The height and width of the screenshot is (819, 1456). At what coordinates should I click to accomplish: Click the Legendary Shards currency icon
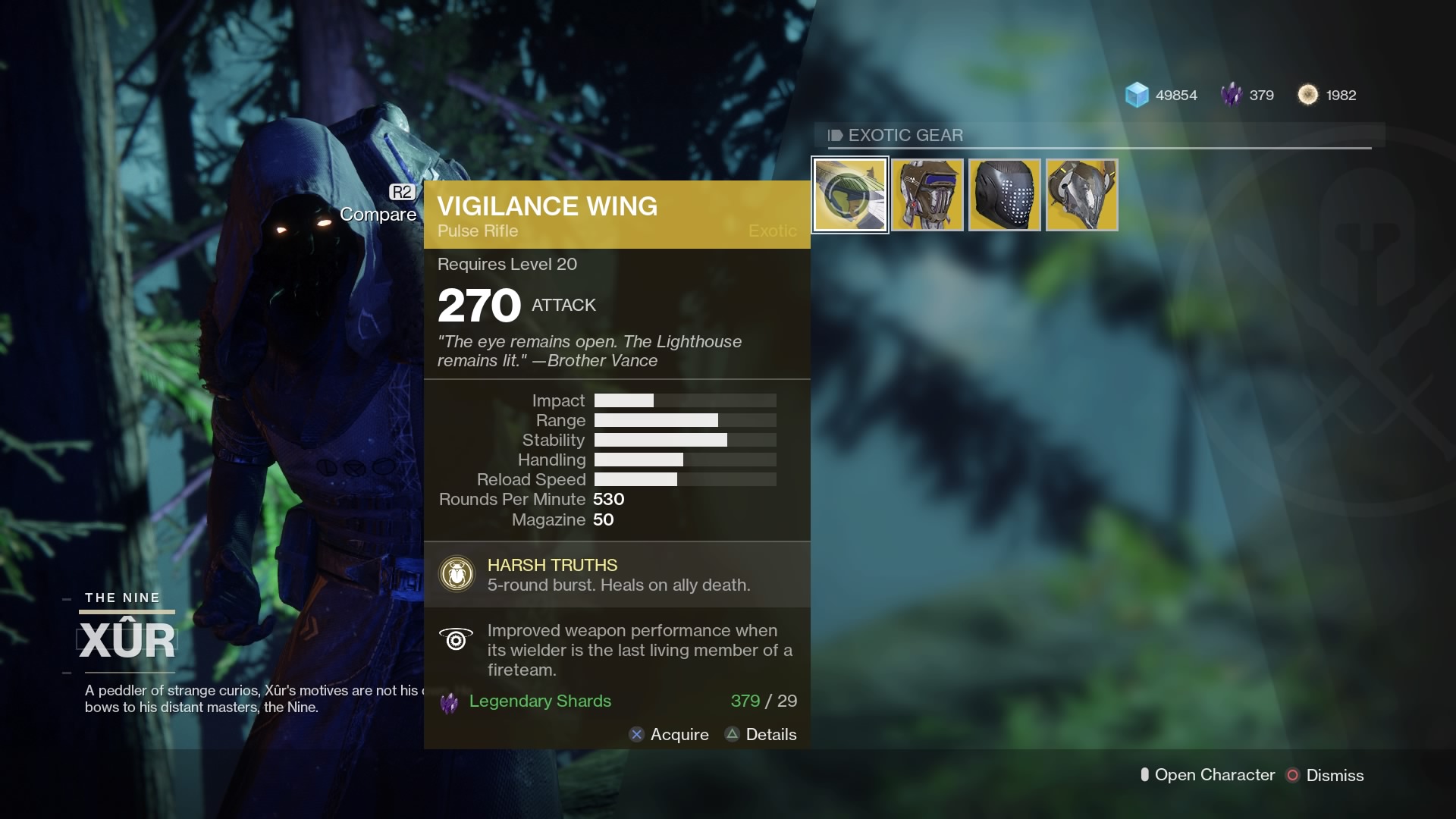(x=1230, y=94)
